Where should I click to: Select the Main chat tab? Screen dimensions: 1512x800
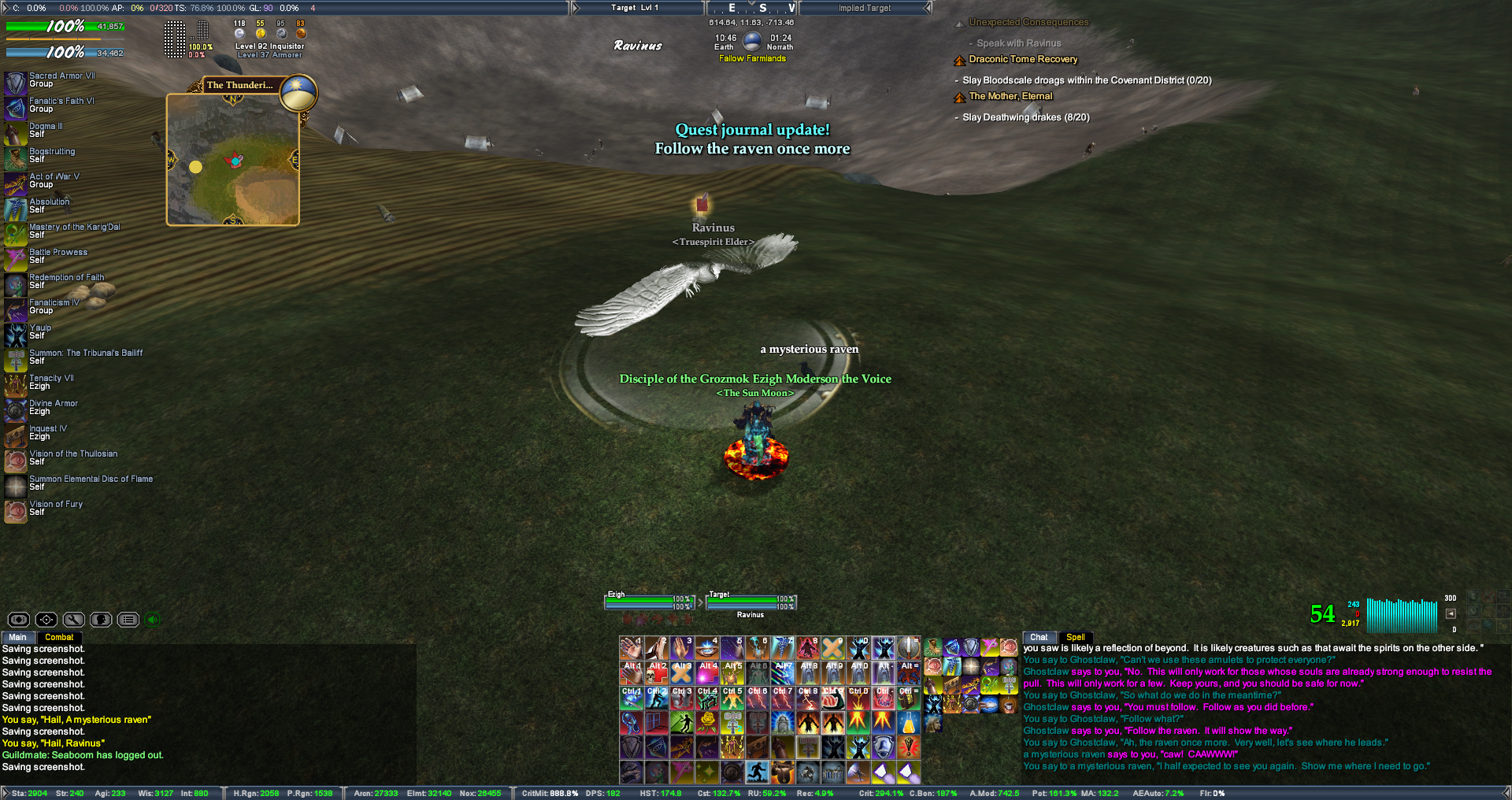click(x=17, y=637)
